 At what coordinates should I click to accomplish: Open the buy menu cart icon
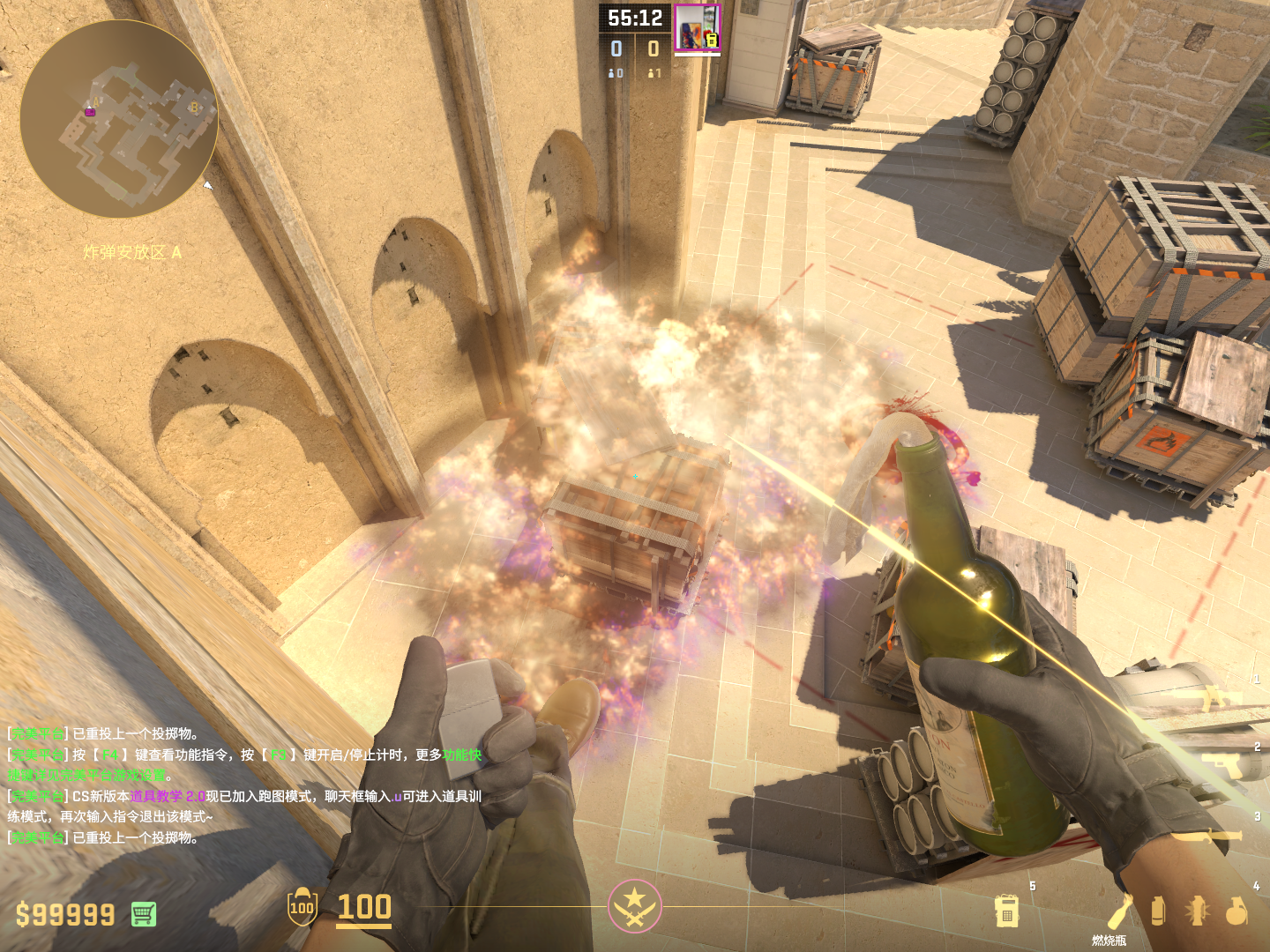pos(144,914)
